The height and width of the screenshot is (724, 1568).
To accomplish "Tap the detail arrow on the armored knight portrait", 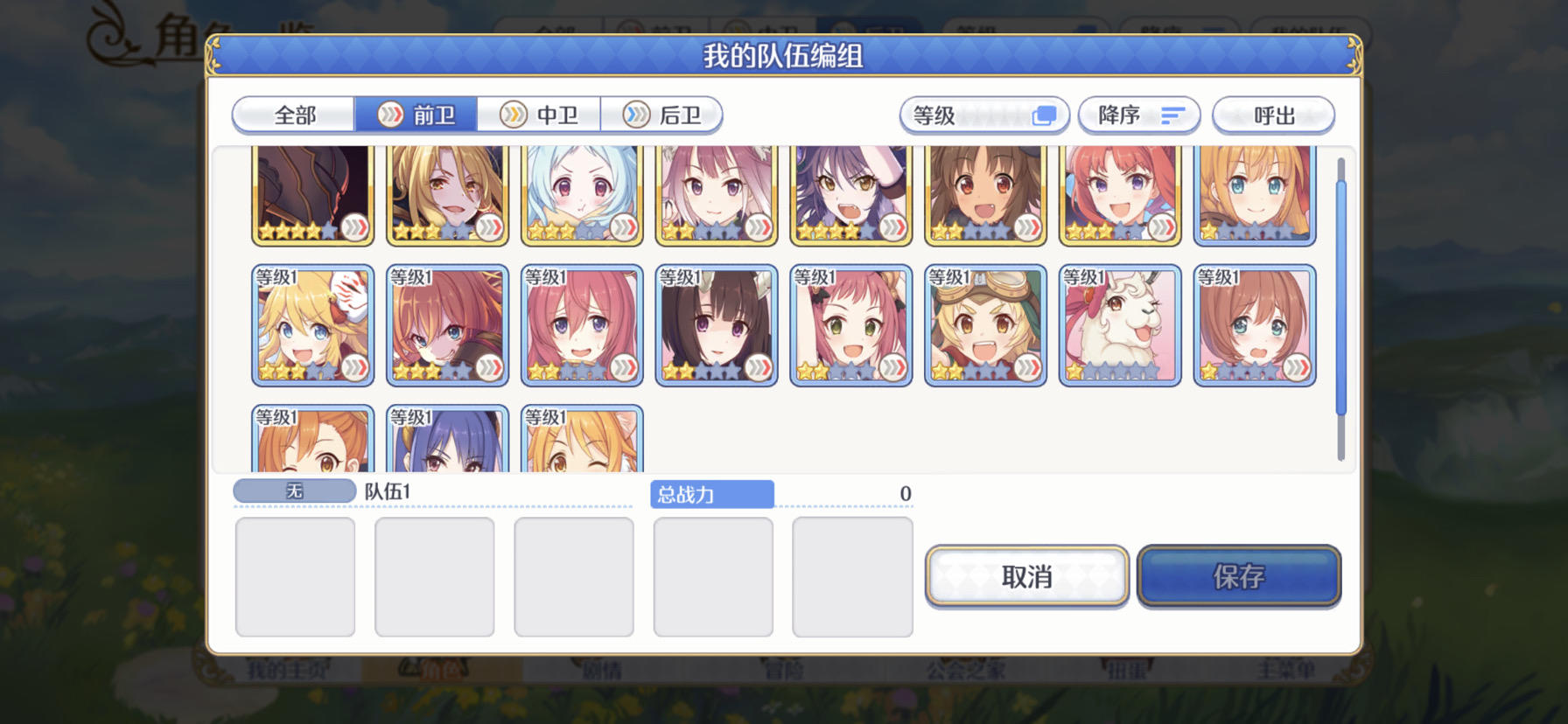I will point(354,226).
